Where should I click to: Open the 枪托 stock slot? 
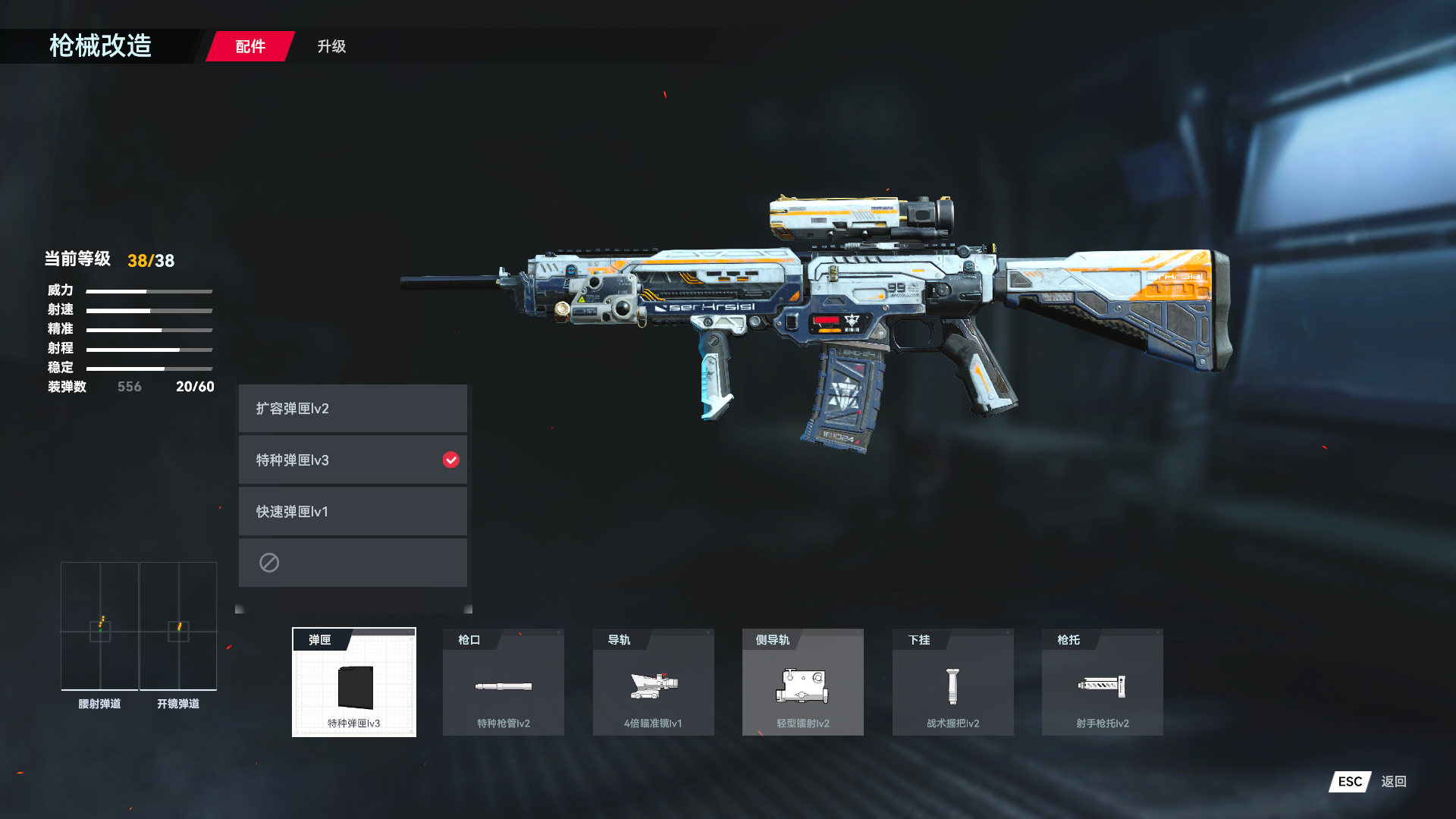click(1102, 682)
